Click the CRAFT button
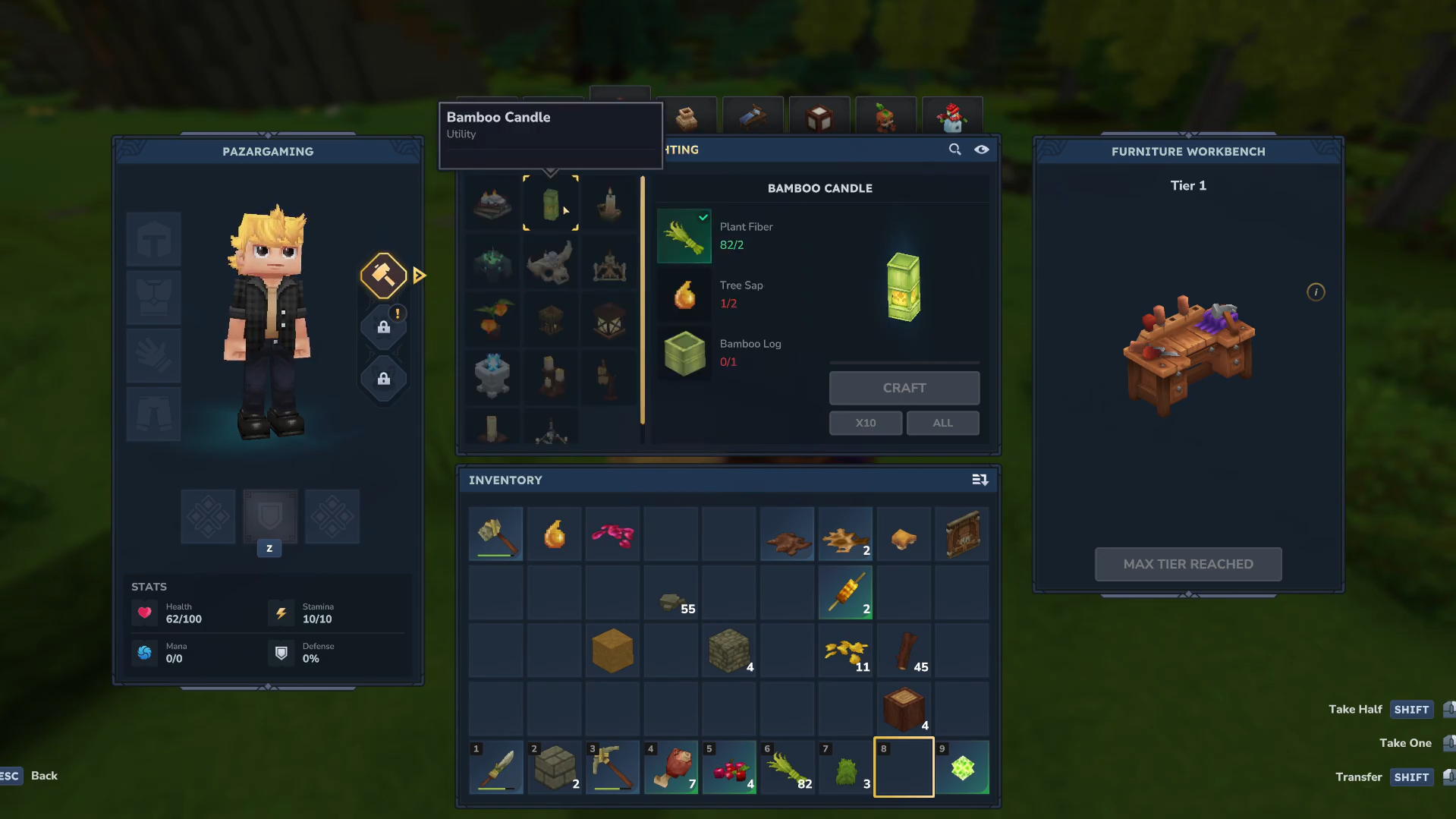Viewport: 1456px width, 819px height. tap(904, 388)
